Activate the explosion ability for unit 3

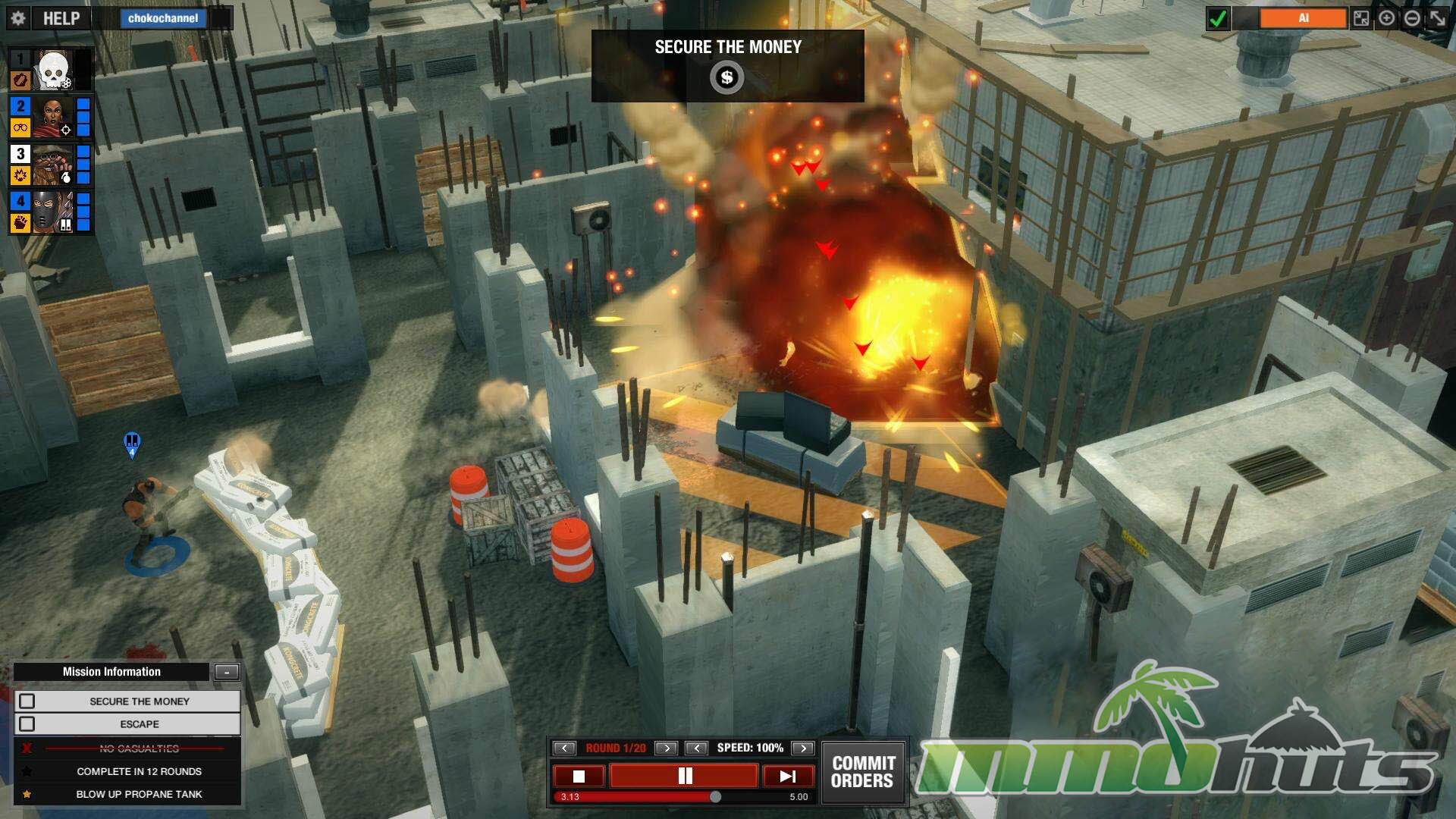click(x=20, y=175)
